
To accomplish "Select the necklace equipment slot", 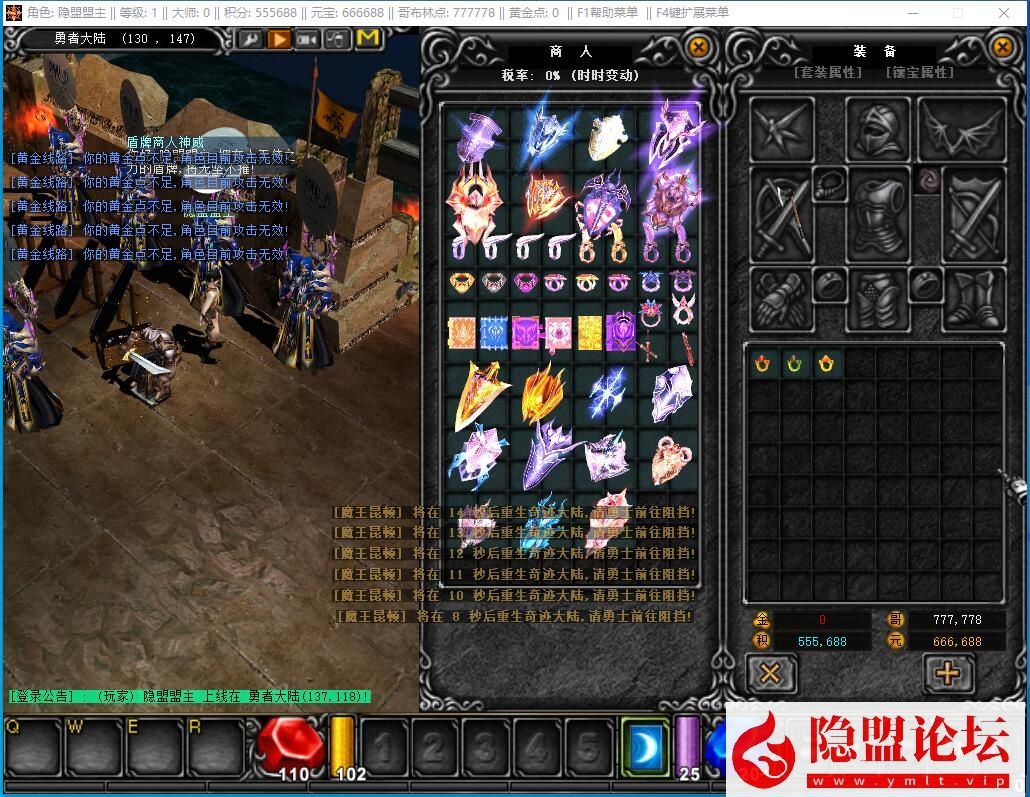I will point(829,184).
